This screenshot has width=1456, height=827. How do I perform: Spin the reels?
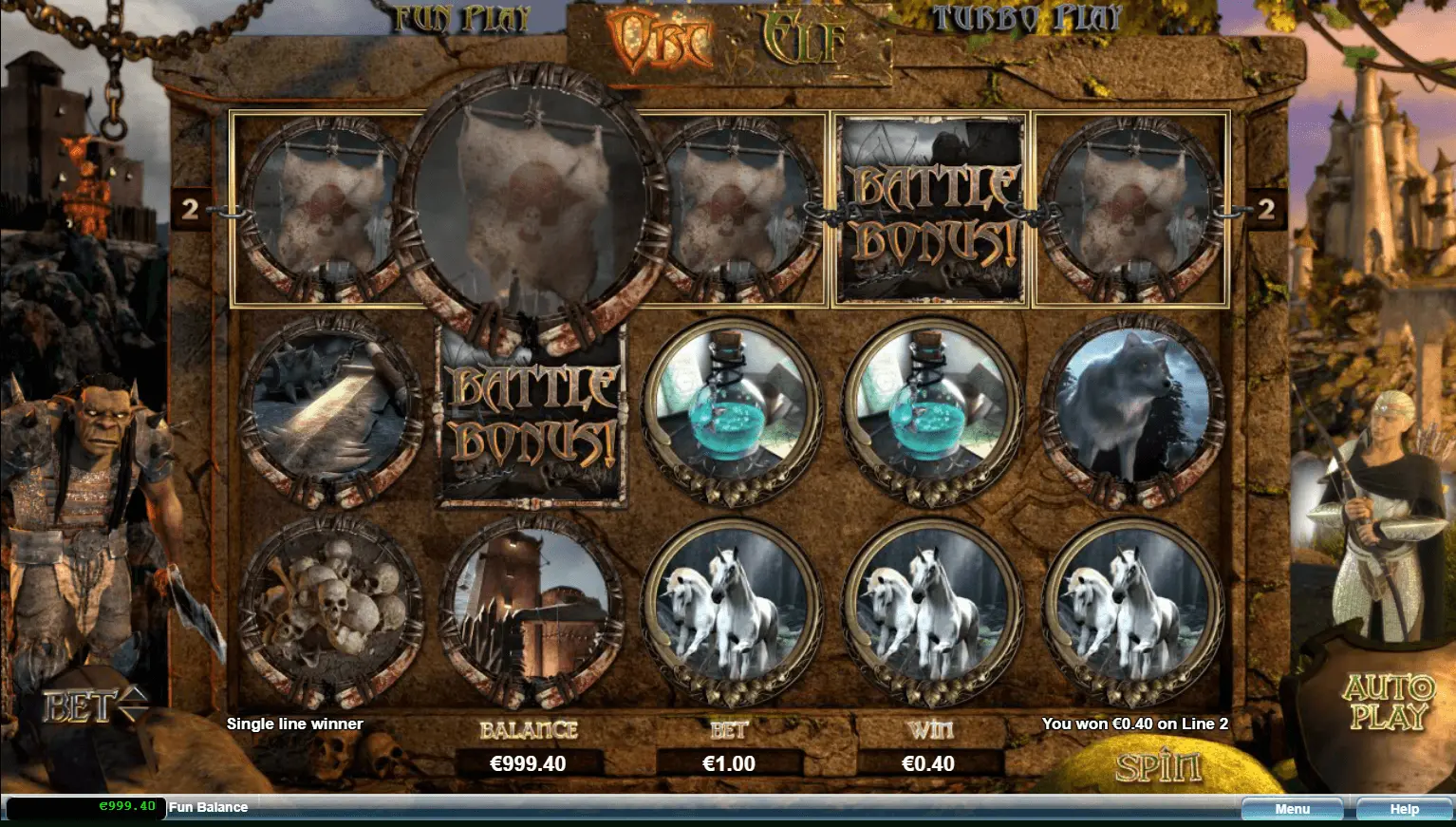1158,766
